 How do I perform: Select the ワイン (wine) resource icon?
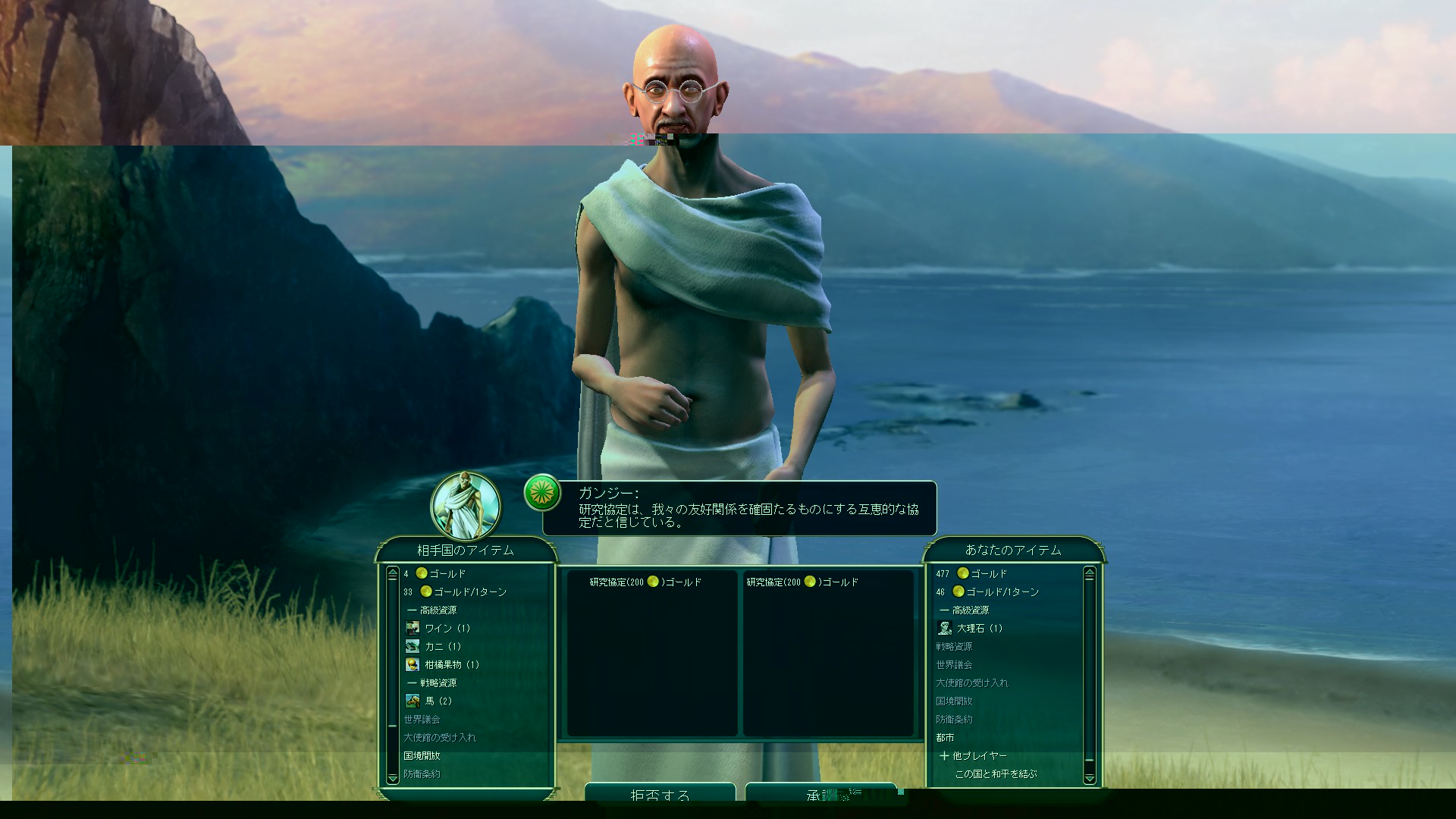(413, 627)
